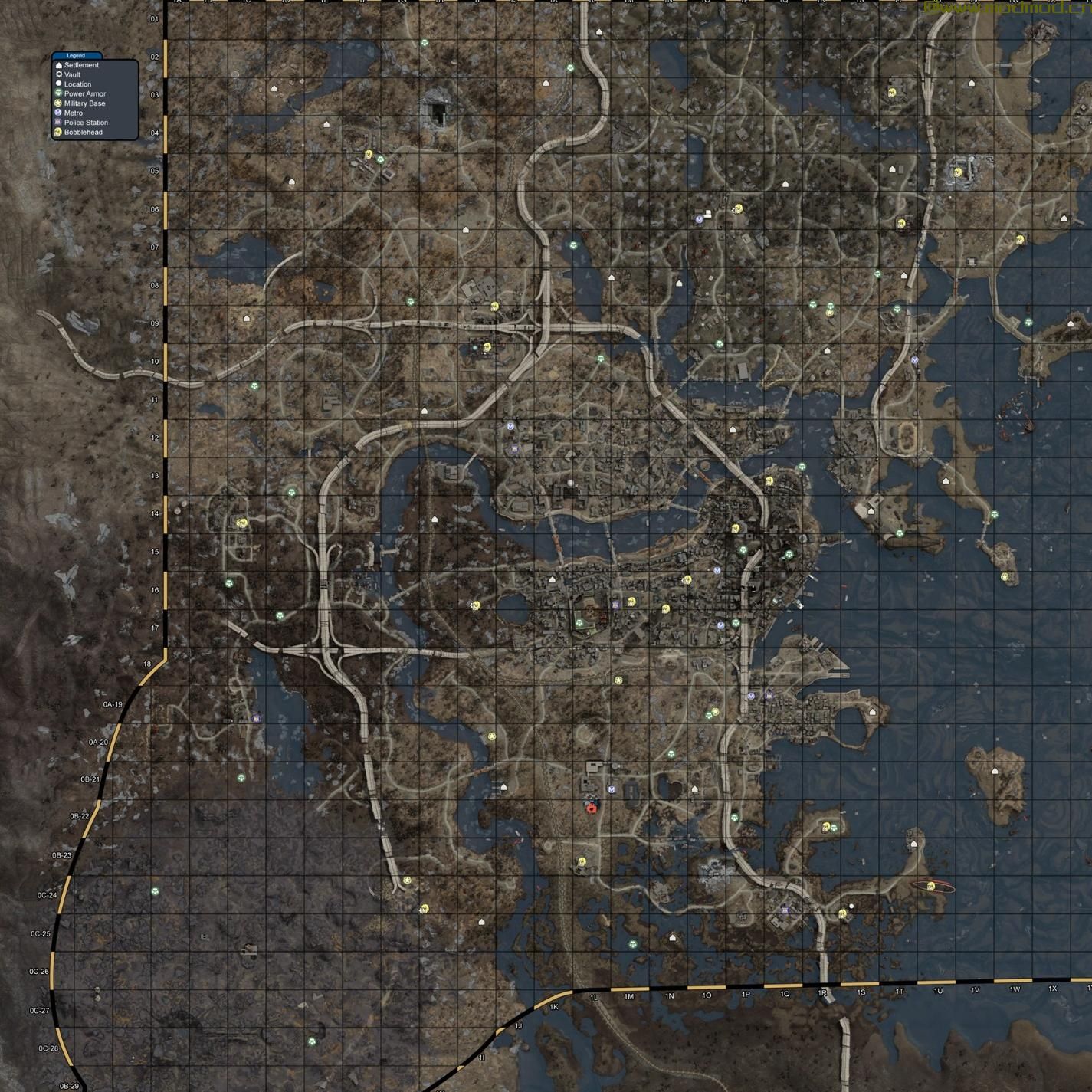Viewport: 1092px width, 1092px height.
Task: Click the red flower marker south of the city center
Action: (x=592, y=808)
